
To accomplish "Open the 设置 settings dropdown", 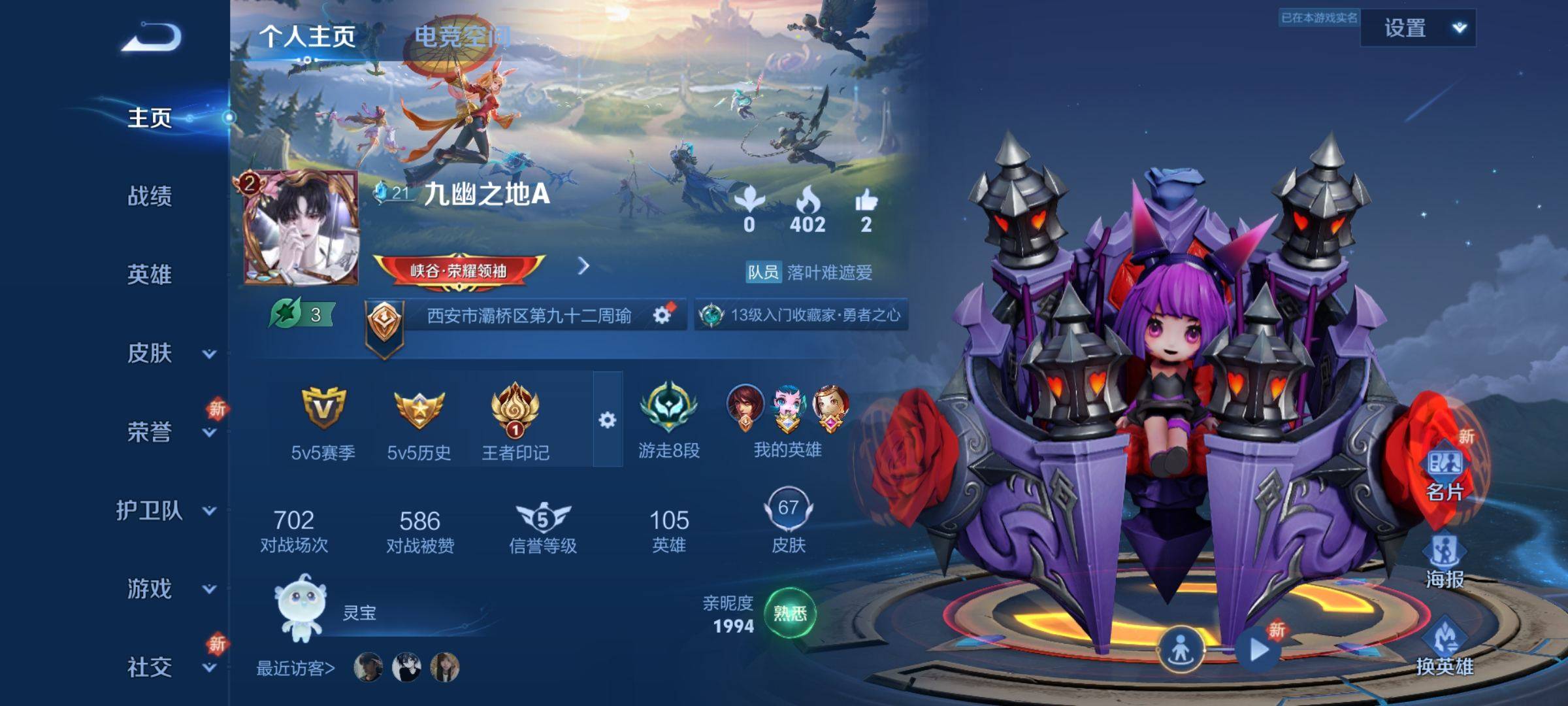I will point(1418,28).
